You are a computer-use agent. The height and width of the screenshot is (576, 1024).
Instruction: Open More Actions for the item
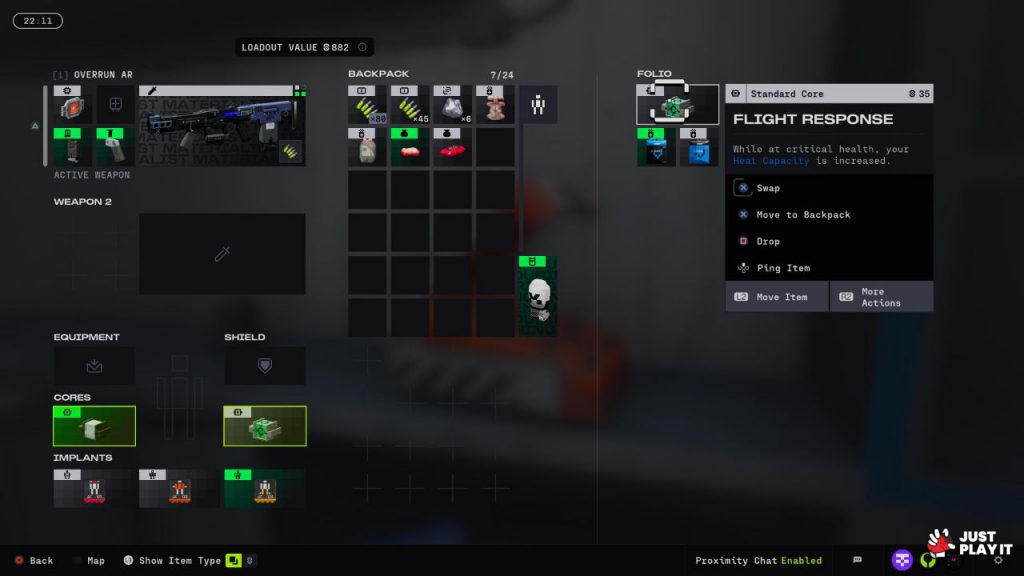(x=881, y=297)
